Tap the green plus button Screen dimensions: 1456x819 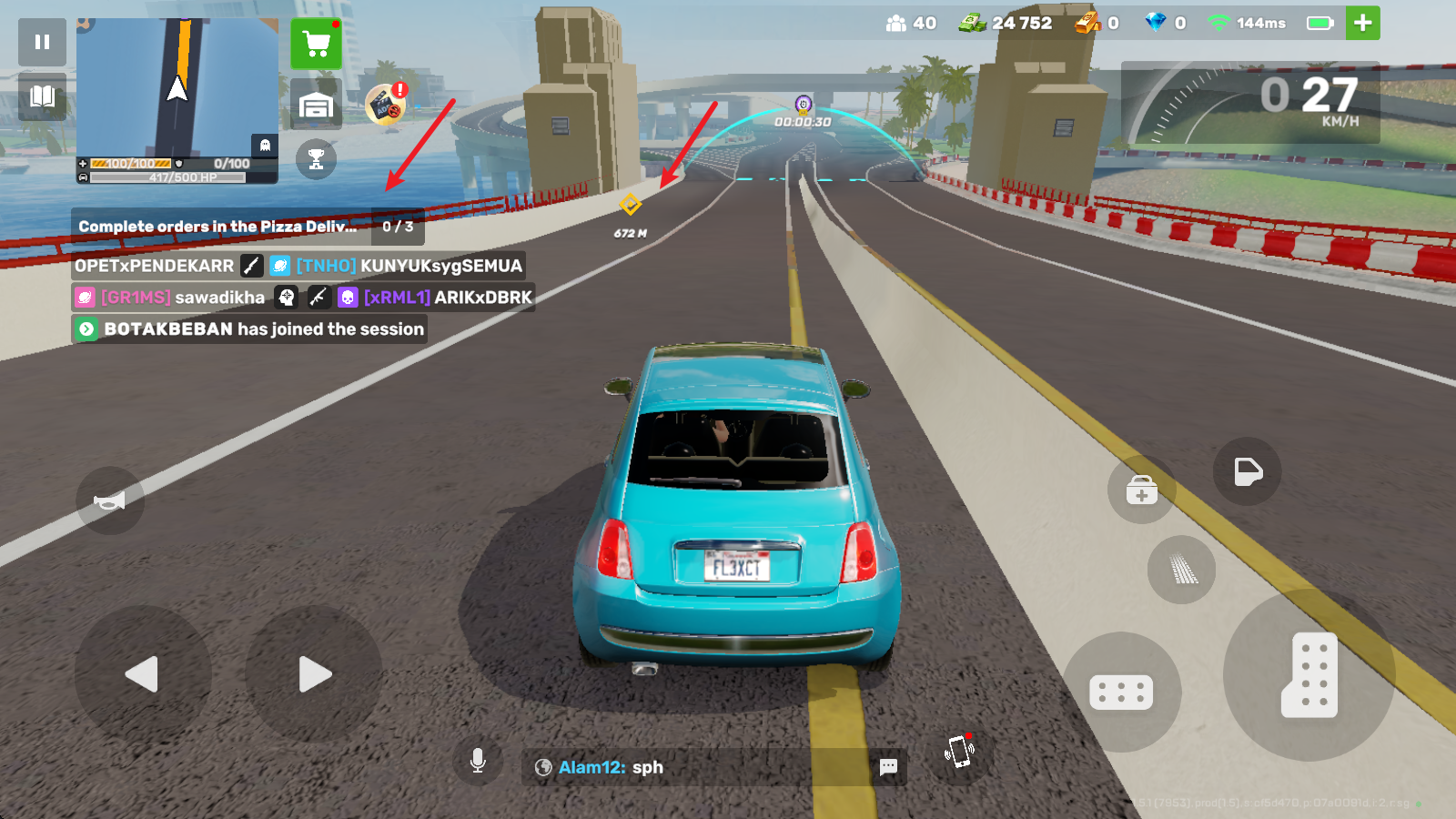(x=1362, y=24)
